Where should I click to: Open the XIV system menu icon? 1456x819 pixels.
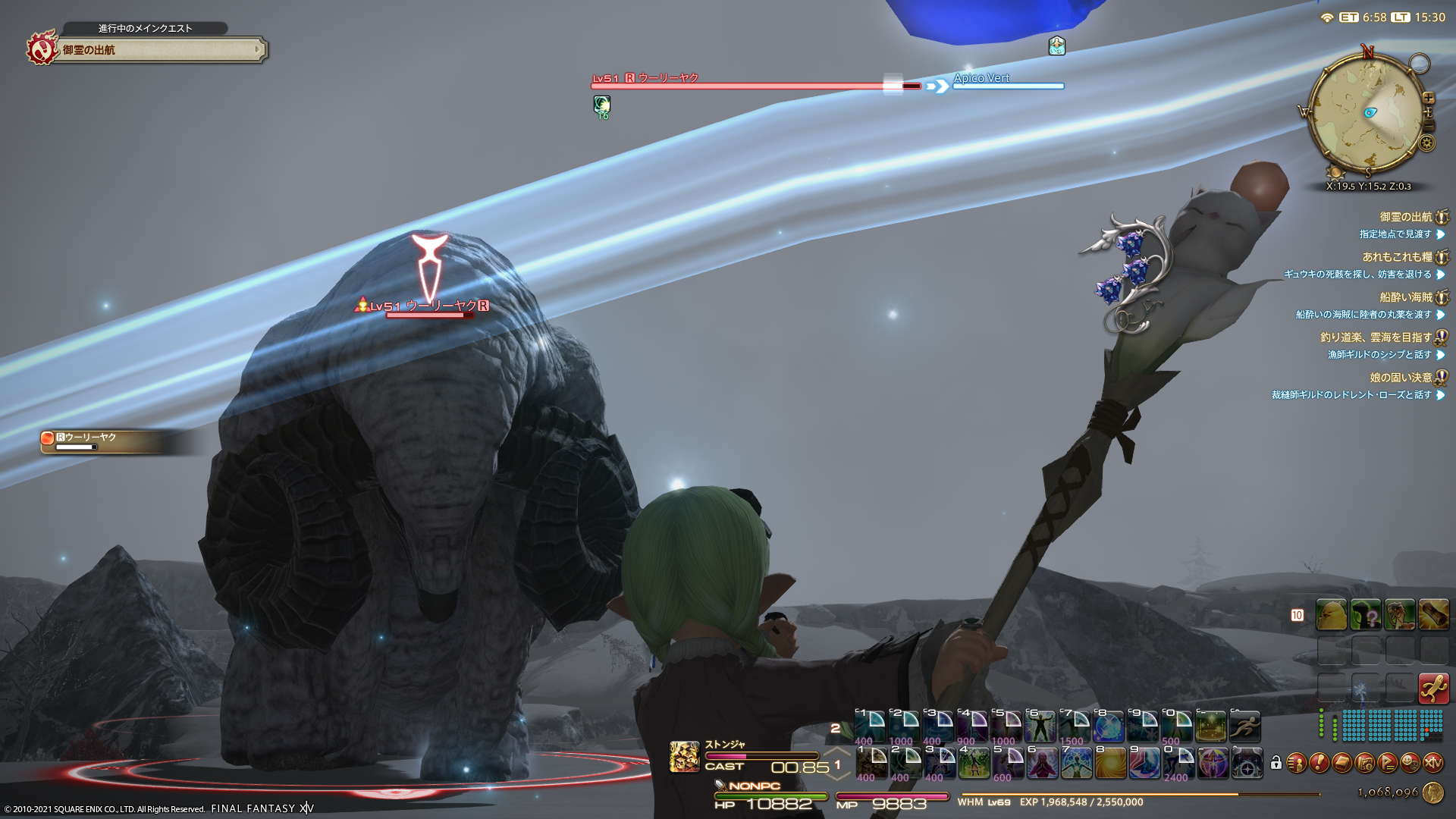1432,763
